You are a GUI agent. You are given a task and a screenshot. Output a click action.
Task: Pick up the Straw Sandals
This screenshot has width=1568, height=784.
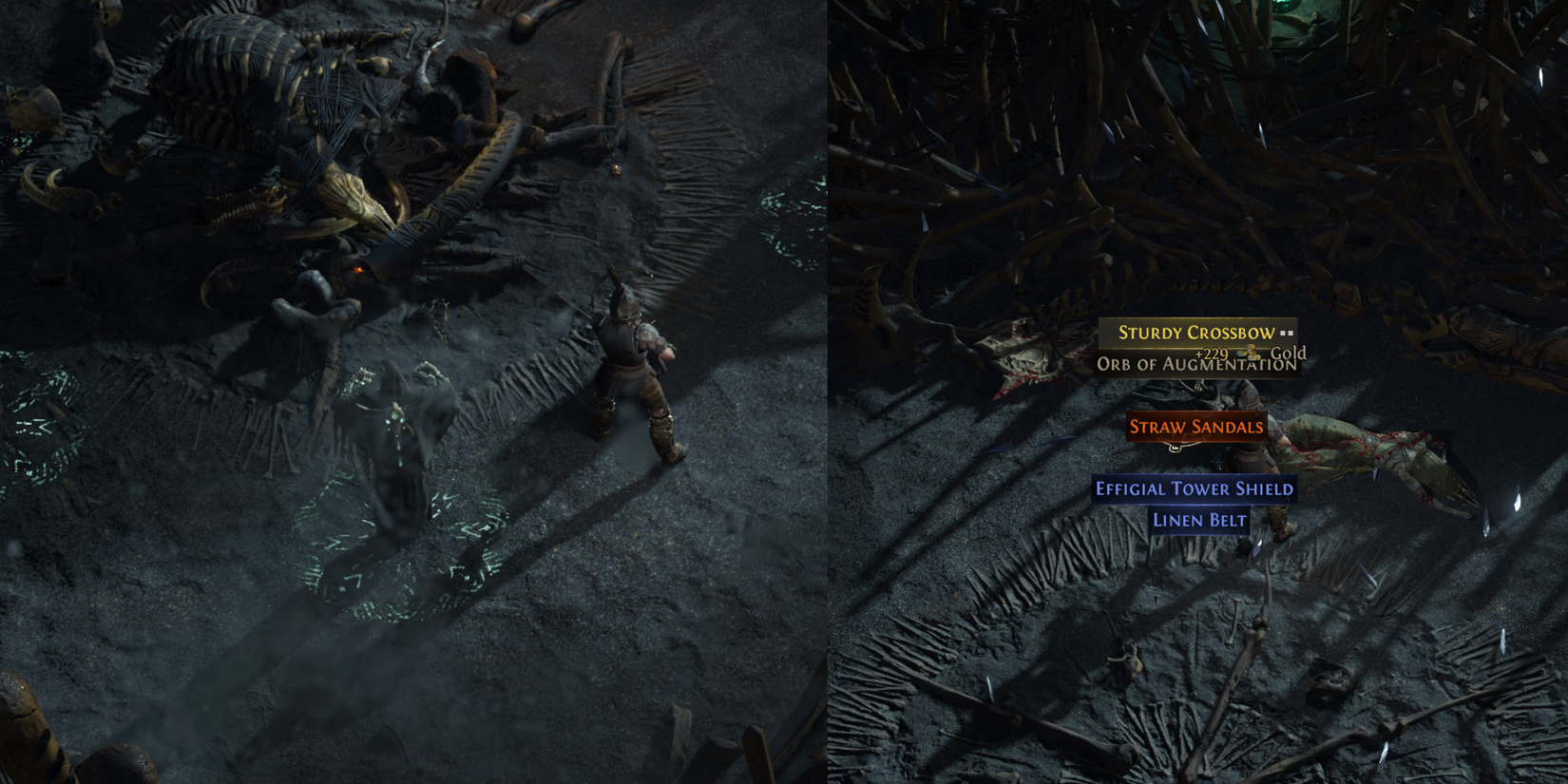(x=1195, y=427)
